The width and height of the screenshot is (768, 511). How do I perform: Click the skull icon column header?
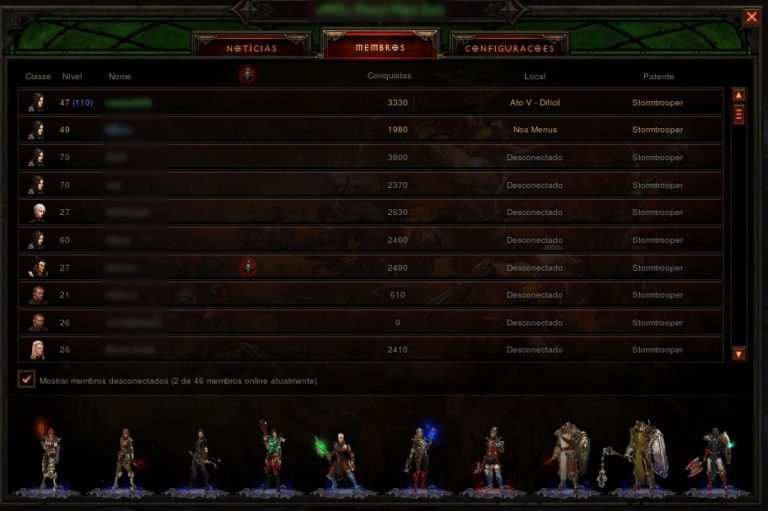pos(247,74)
